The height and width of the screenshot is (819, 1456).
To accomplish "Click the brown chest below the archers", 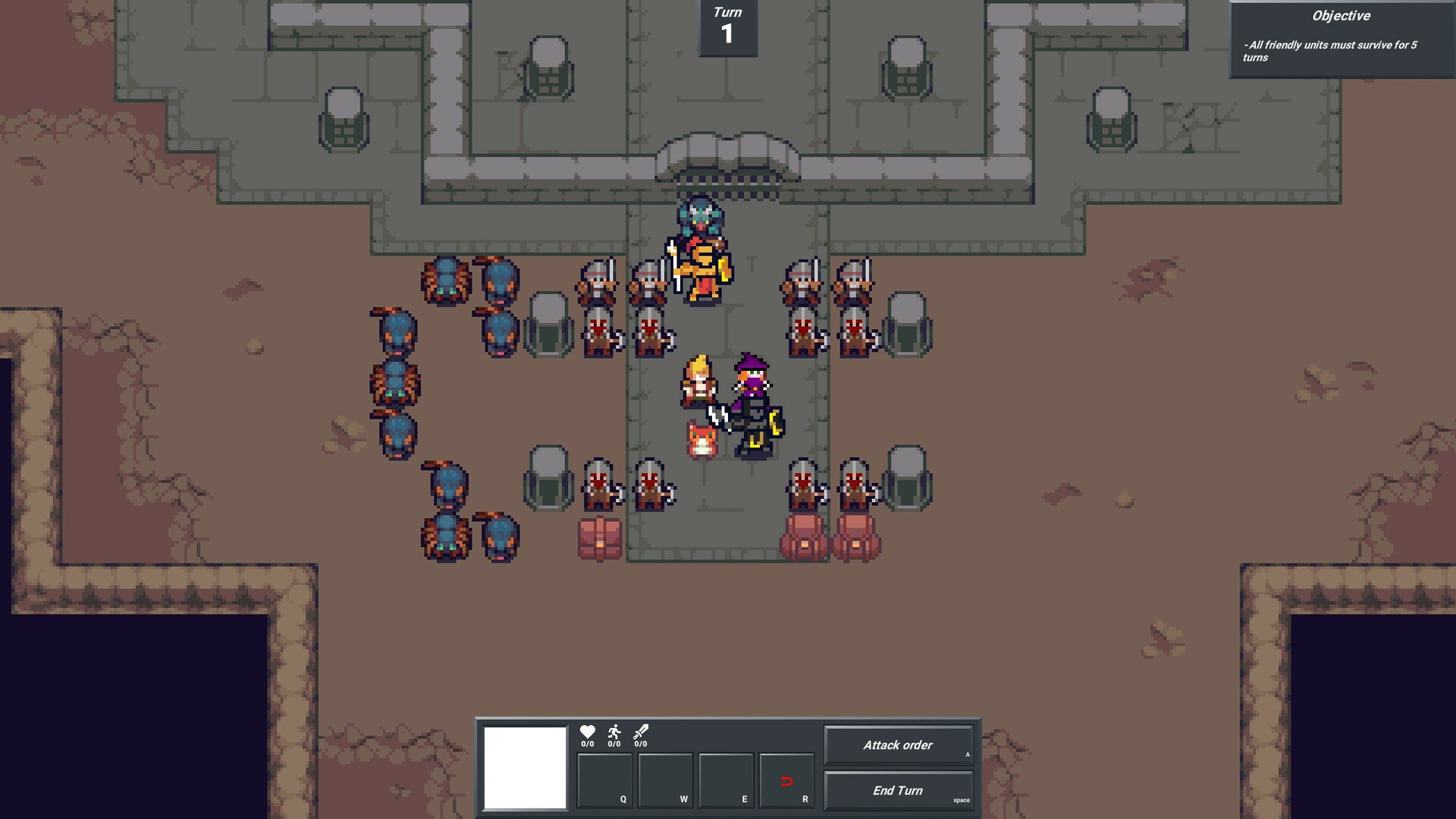I will click(599, 538).
